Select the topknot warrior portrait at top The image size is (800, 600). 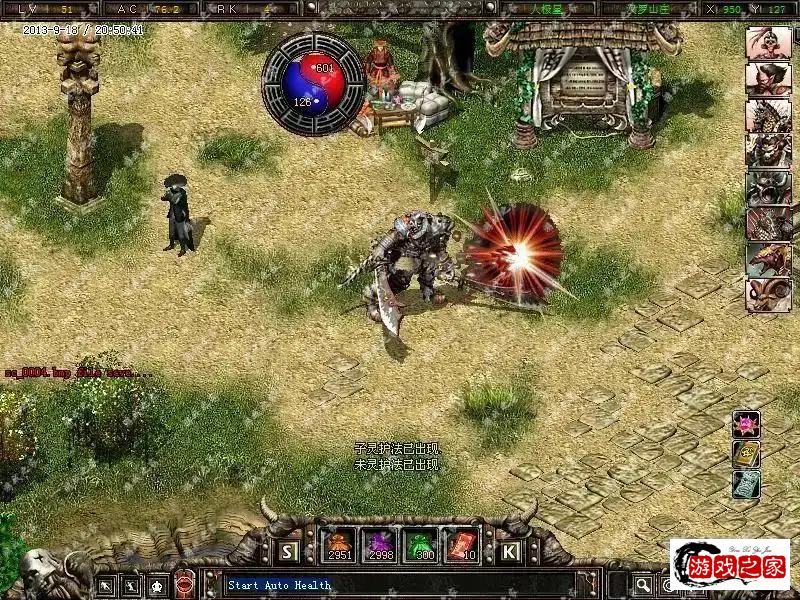coord(767,43)
